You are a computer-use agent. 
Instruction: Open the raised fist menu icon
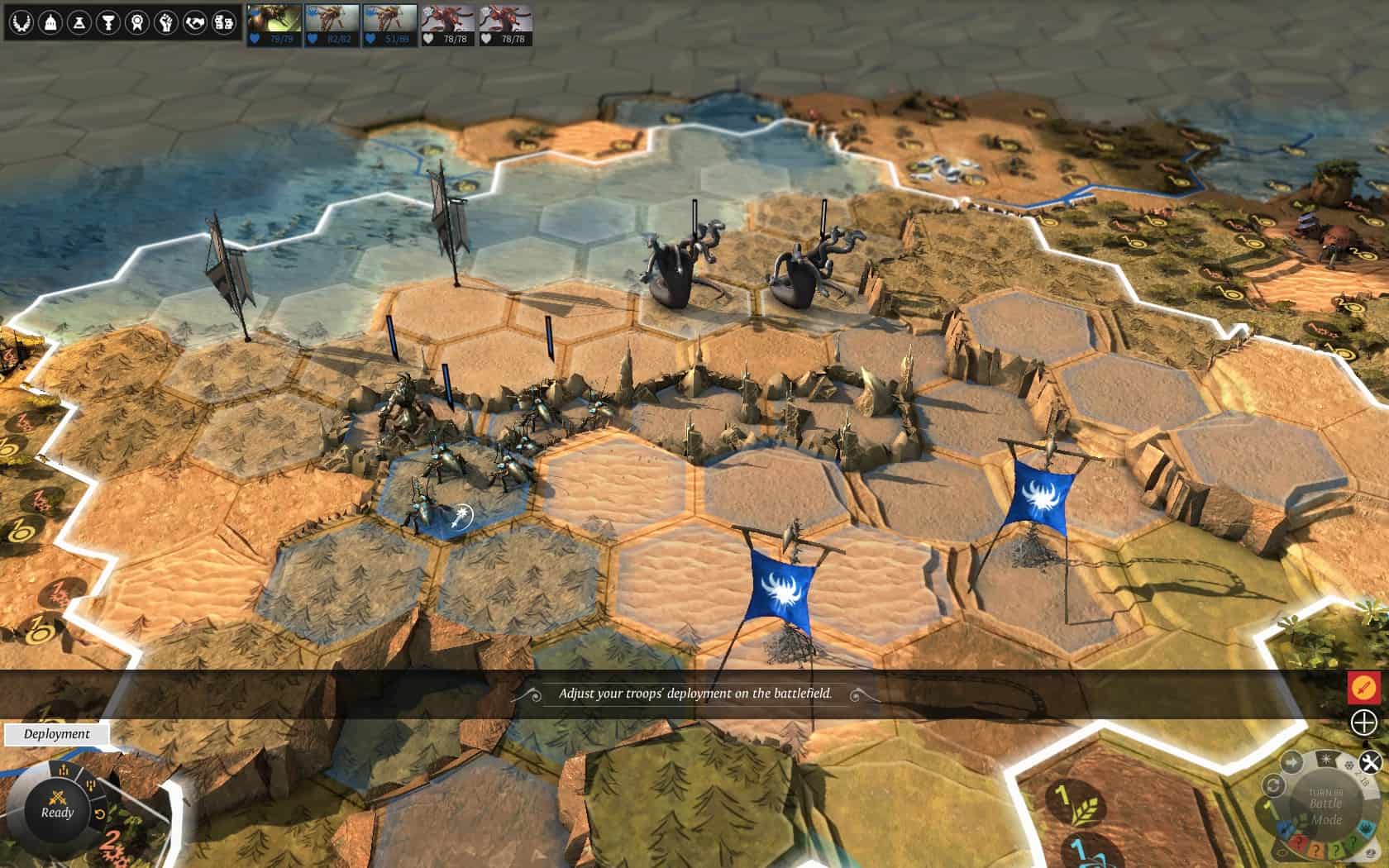point(166,22)
